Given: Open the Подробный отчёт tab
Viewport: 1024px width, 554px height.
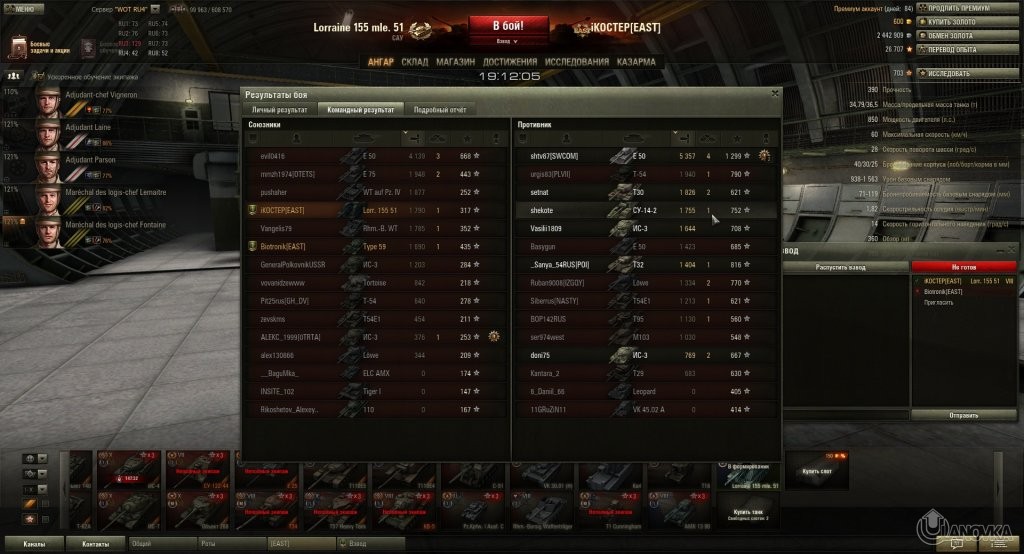Looking at the screenshot, I should (439, 109).
